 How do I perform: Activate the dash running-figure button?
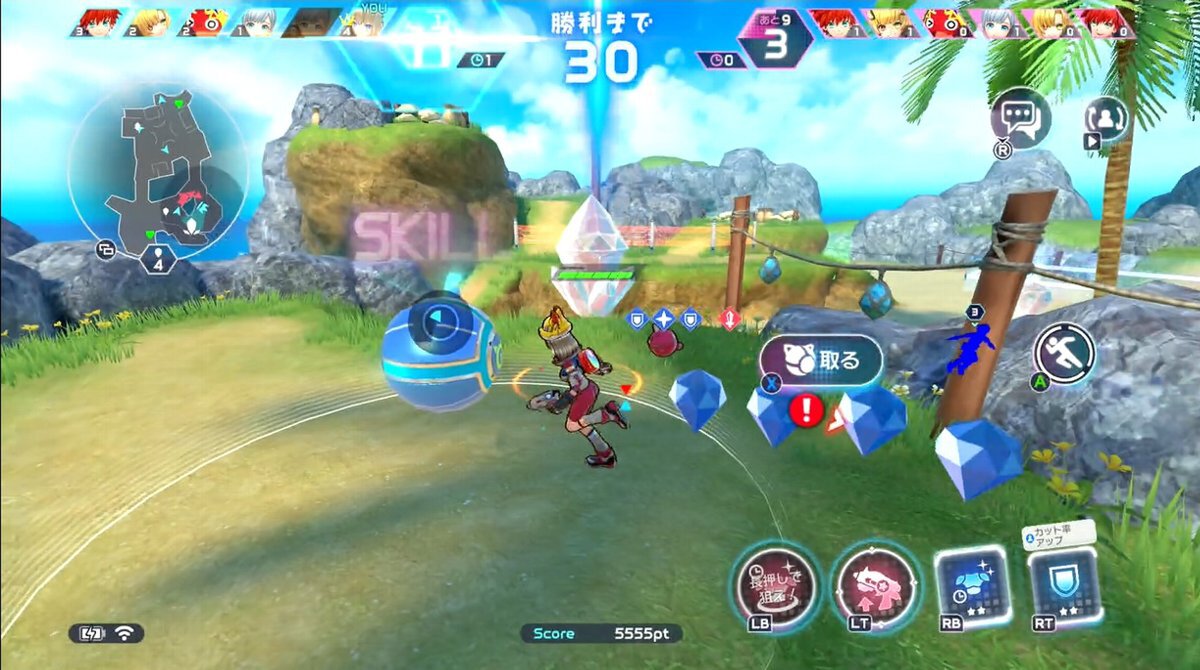[x=1065, y=352]
